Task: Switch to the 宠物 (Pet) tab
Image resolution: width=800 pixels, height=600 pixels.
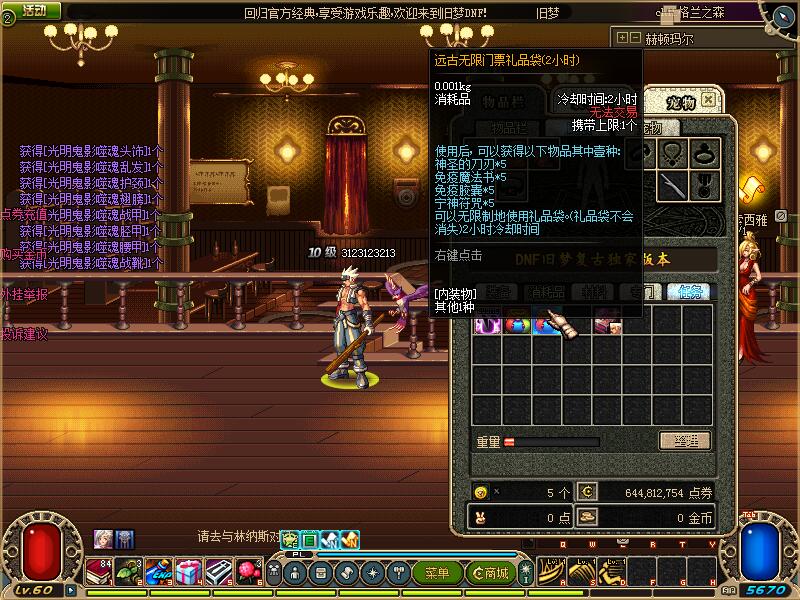Action: 681,101
